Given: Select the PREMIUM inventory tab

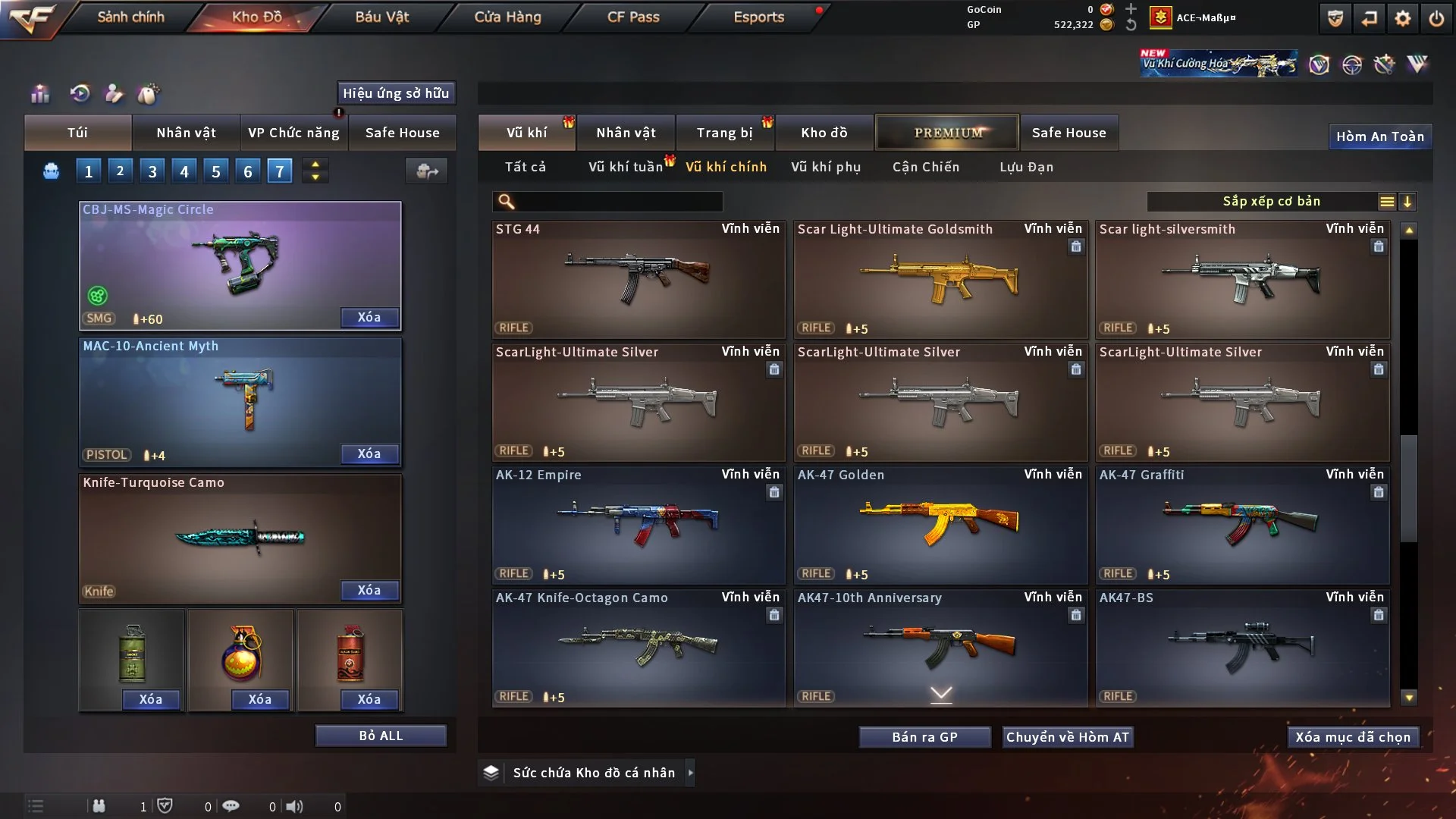Looking at the screenshot, I should [x=948, y=133].
